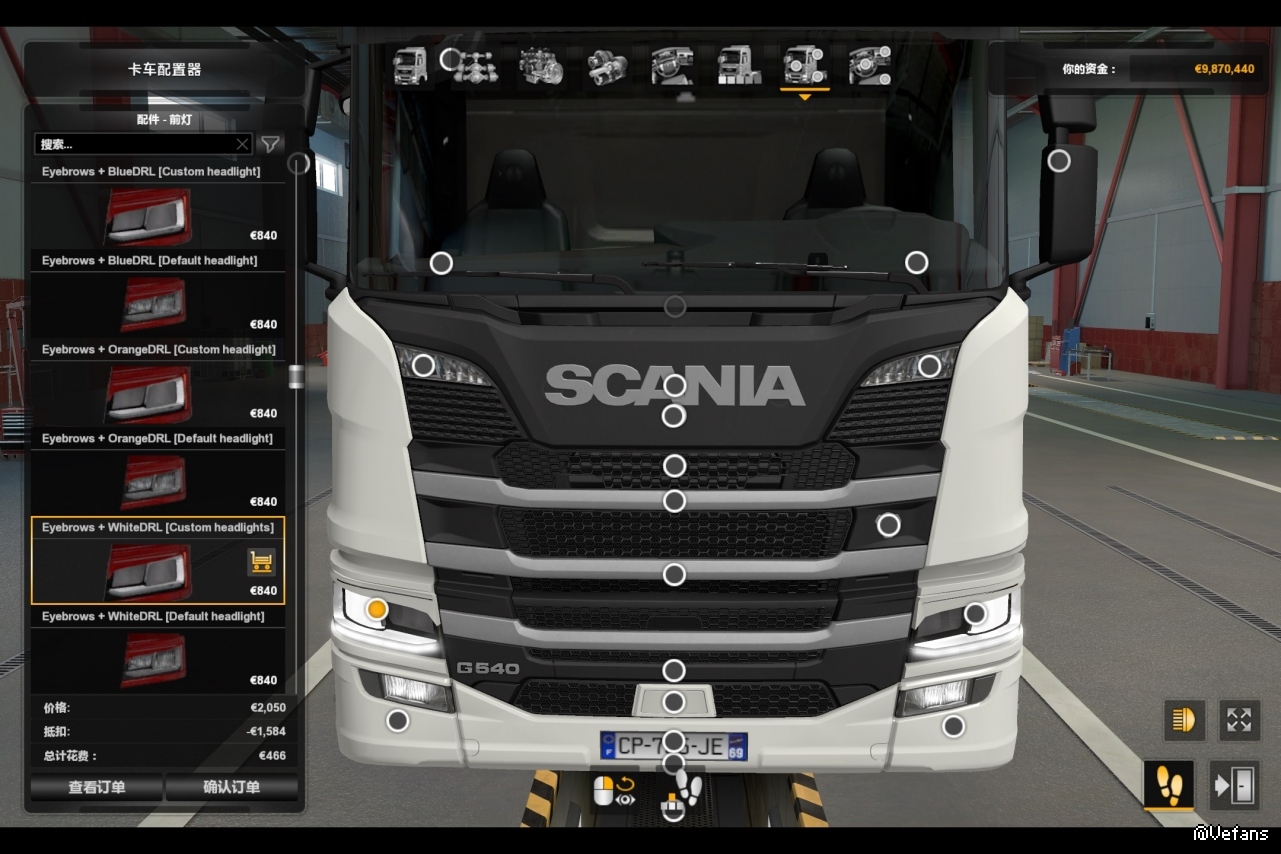Screen dimensions: 1281x854
Task: Focus the parts search field
Action: tap(135, 144)
